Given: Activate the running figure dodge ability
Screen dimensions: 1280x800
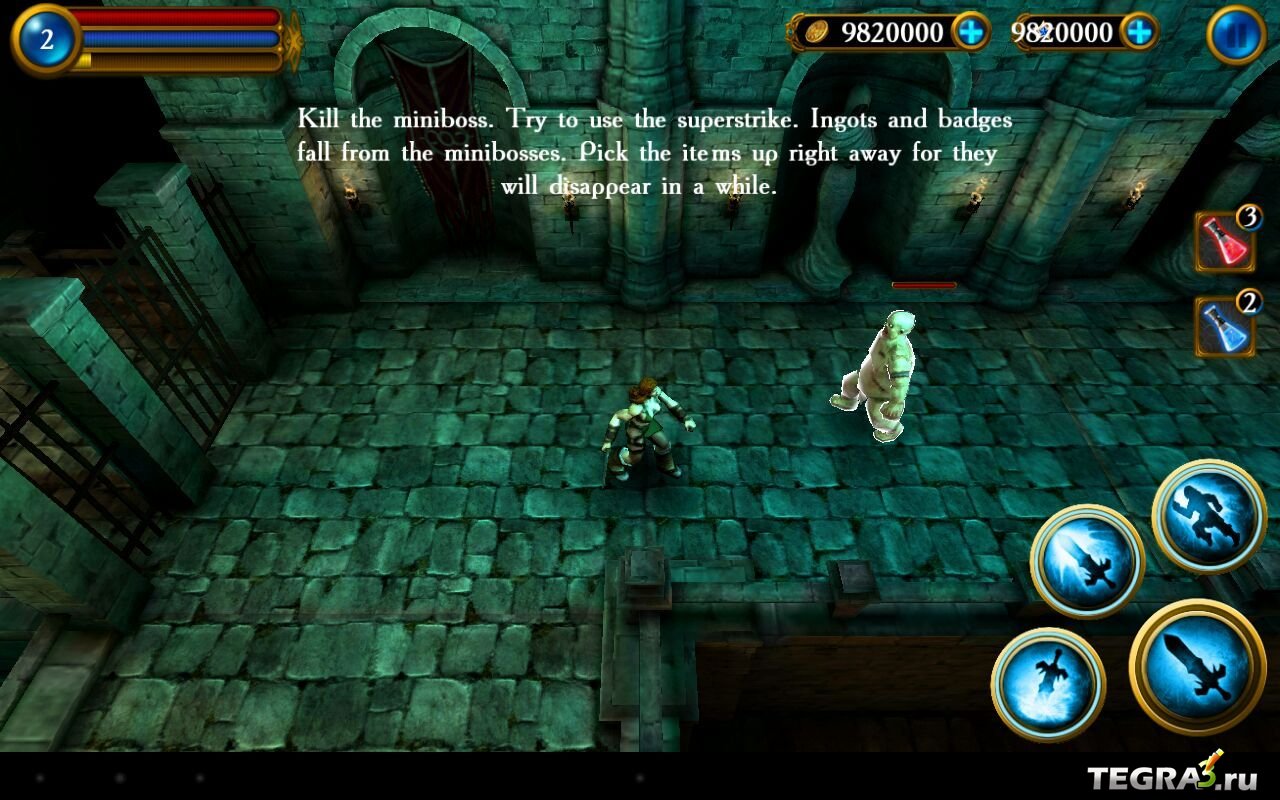Looking at the screenshot, I should (1209, 517).
